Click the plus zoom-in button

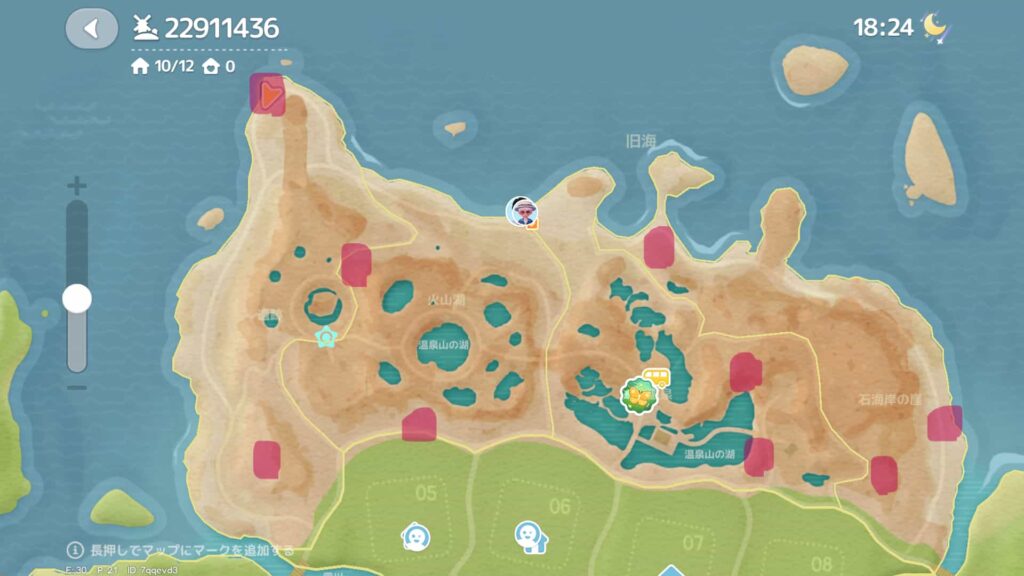click(x=77, y=186)
